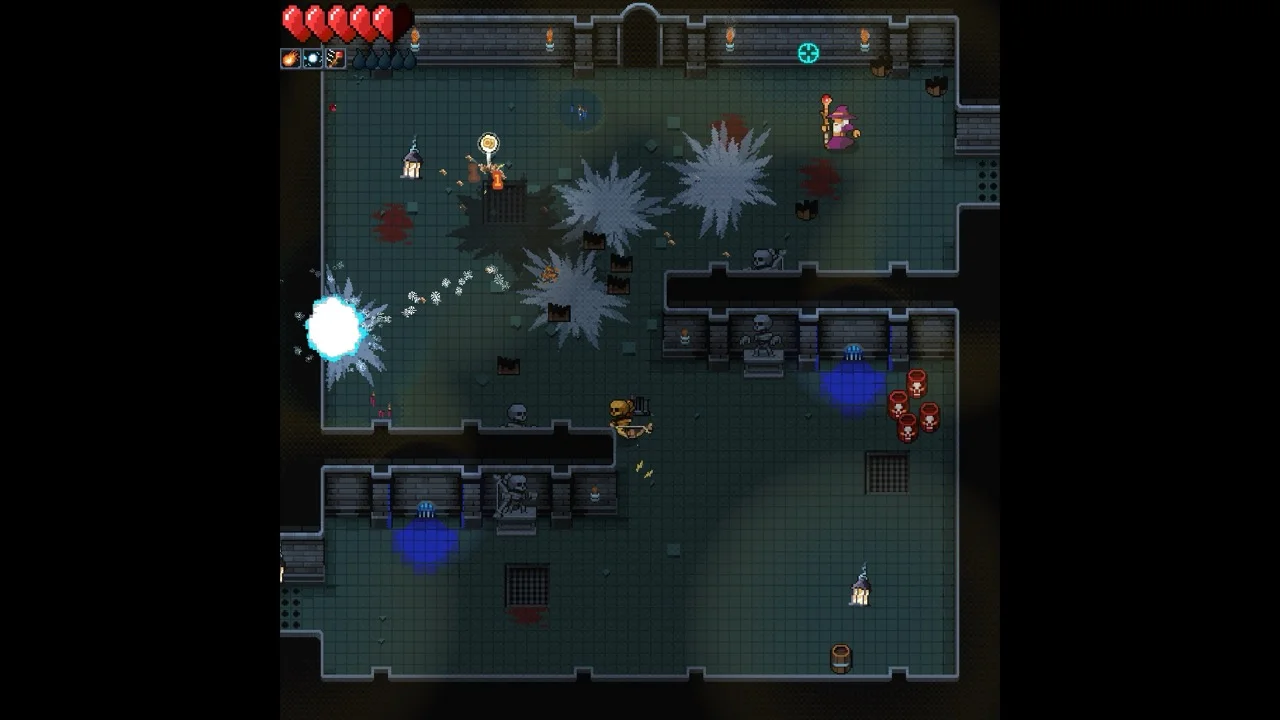Screen dimensions: 1280x720
Task: Select the fireball spell icon
Action: point(291,59)
